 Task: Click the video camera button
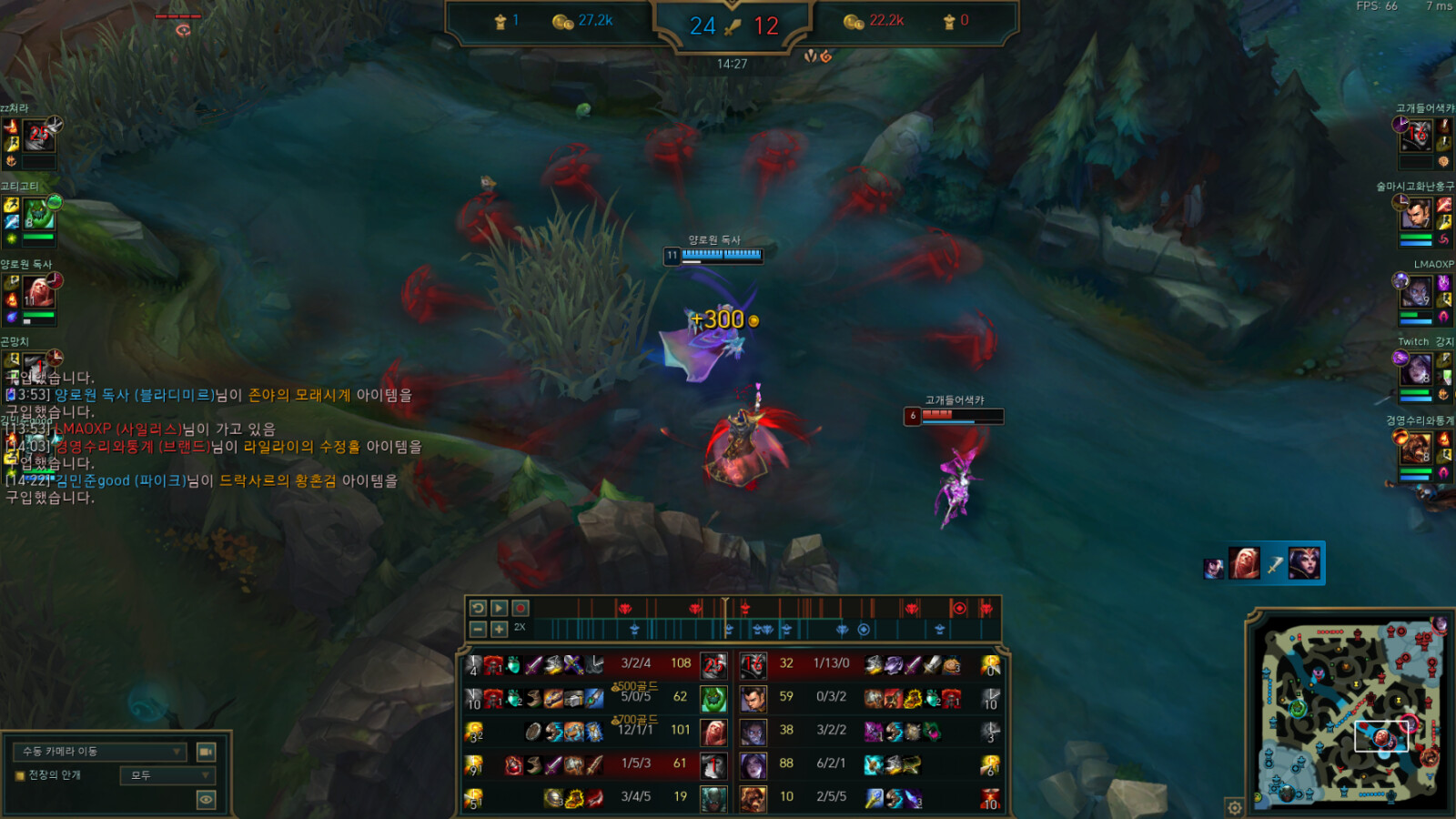pyautogui.click(x=207, y=752)
